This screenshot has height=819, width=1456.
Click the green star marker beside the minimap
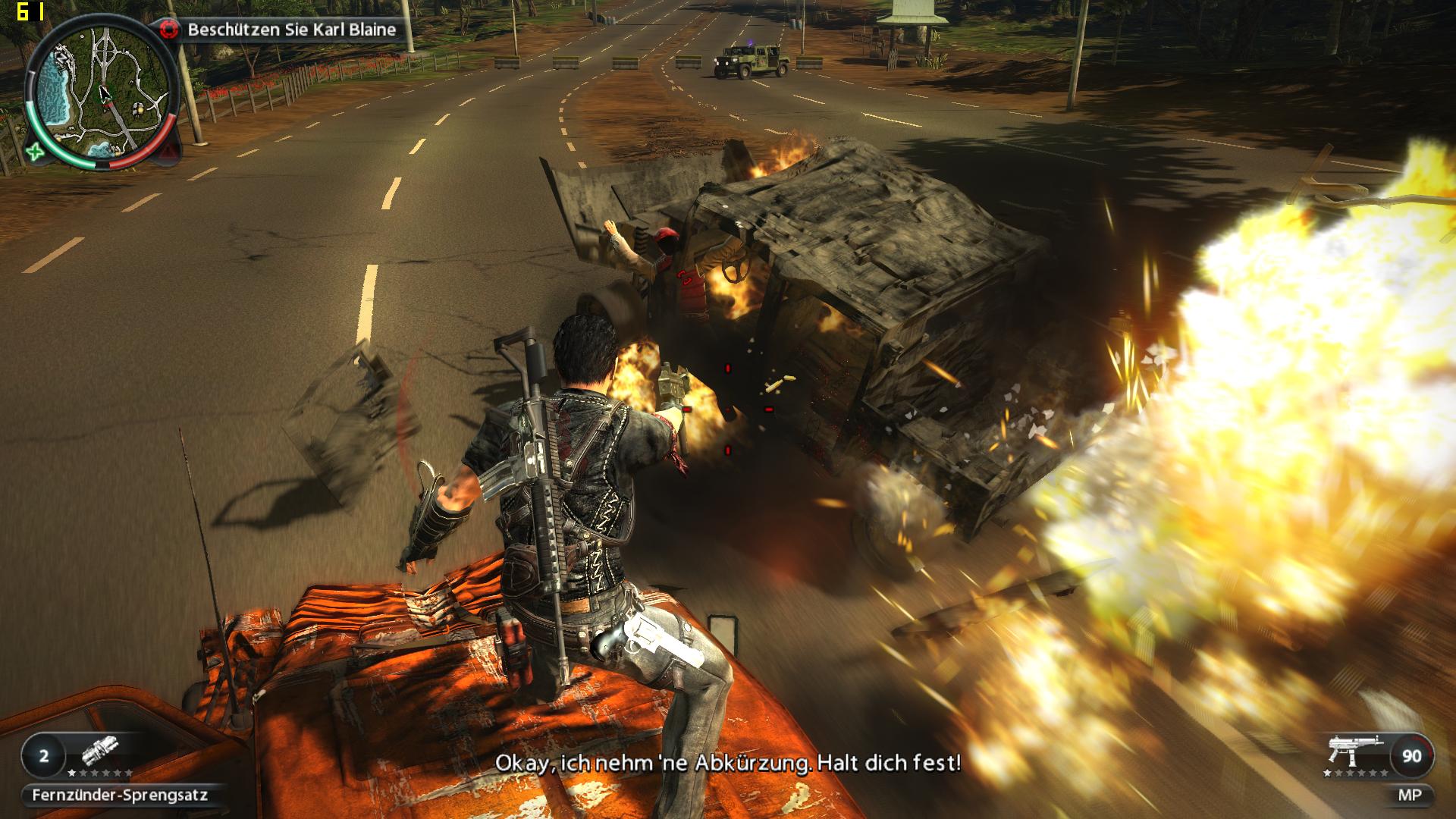point(35,152)
